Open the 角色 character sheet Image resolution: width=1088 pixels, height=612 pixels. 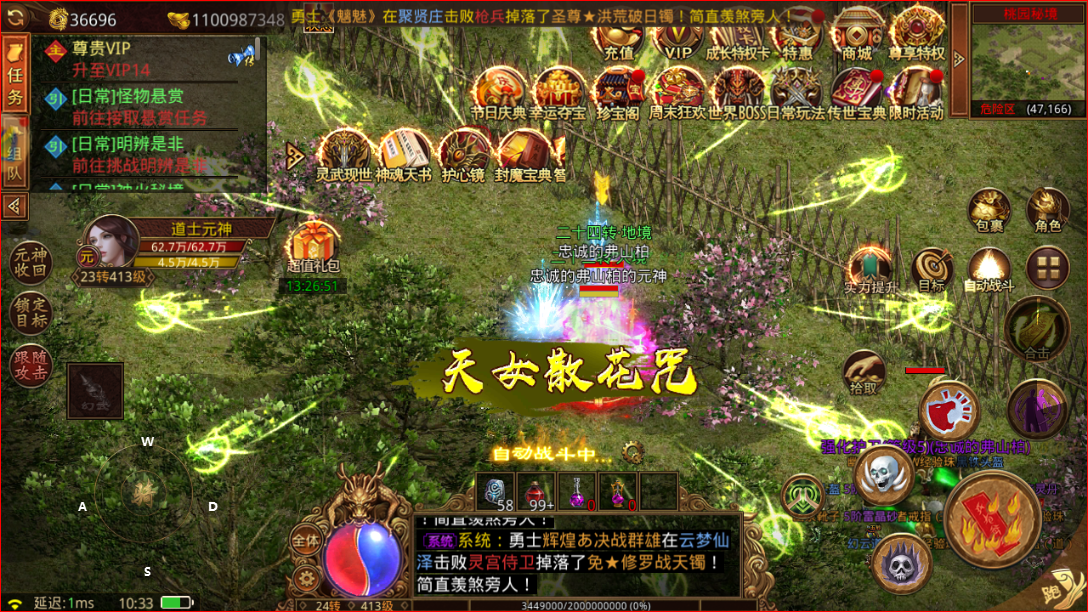click(1048, 210)
